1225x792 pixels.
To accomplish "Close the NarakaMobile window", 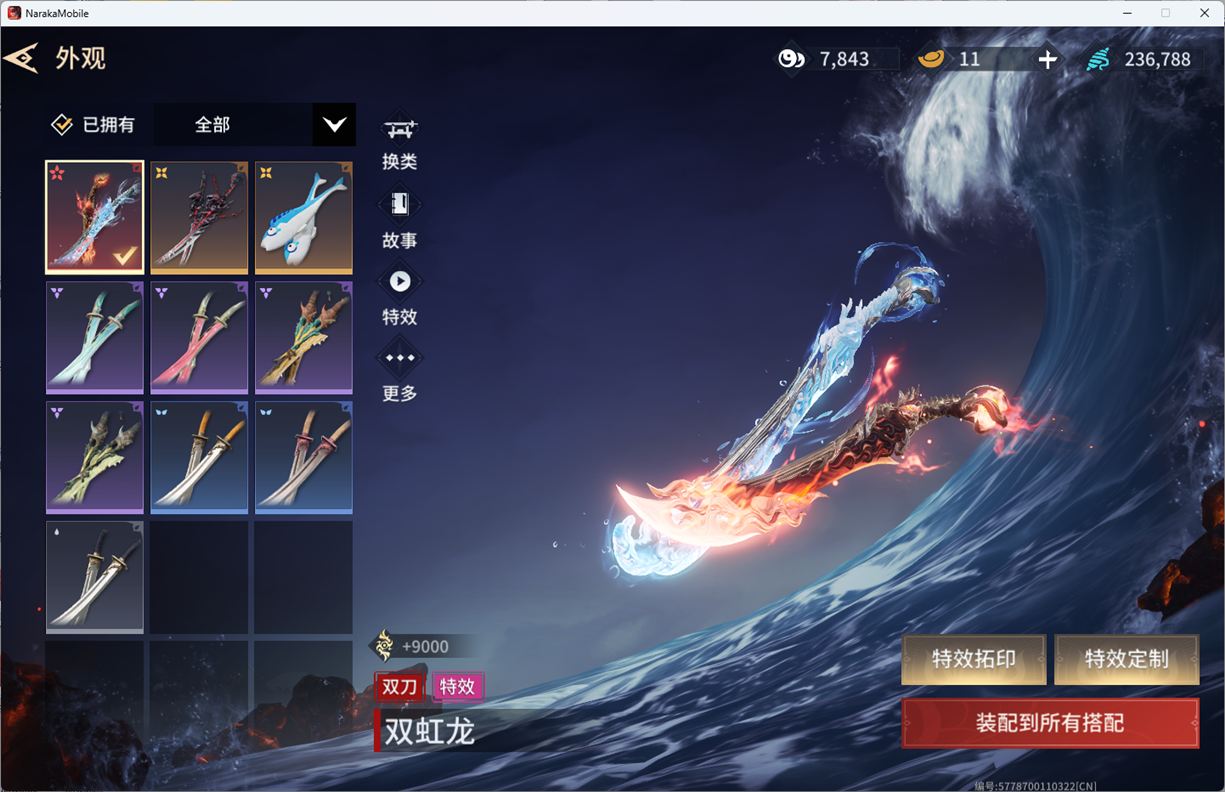I will 1202,13.
